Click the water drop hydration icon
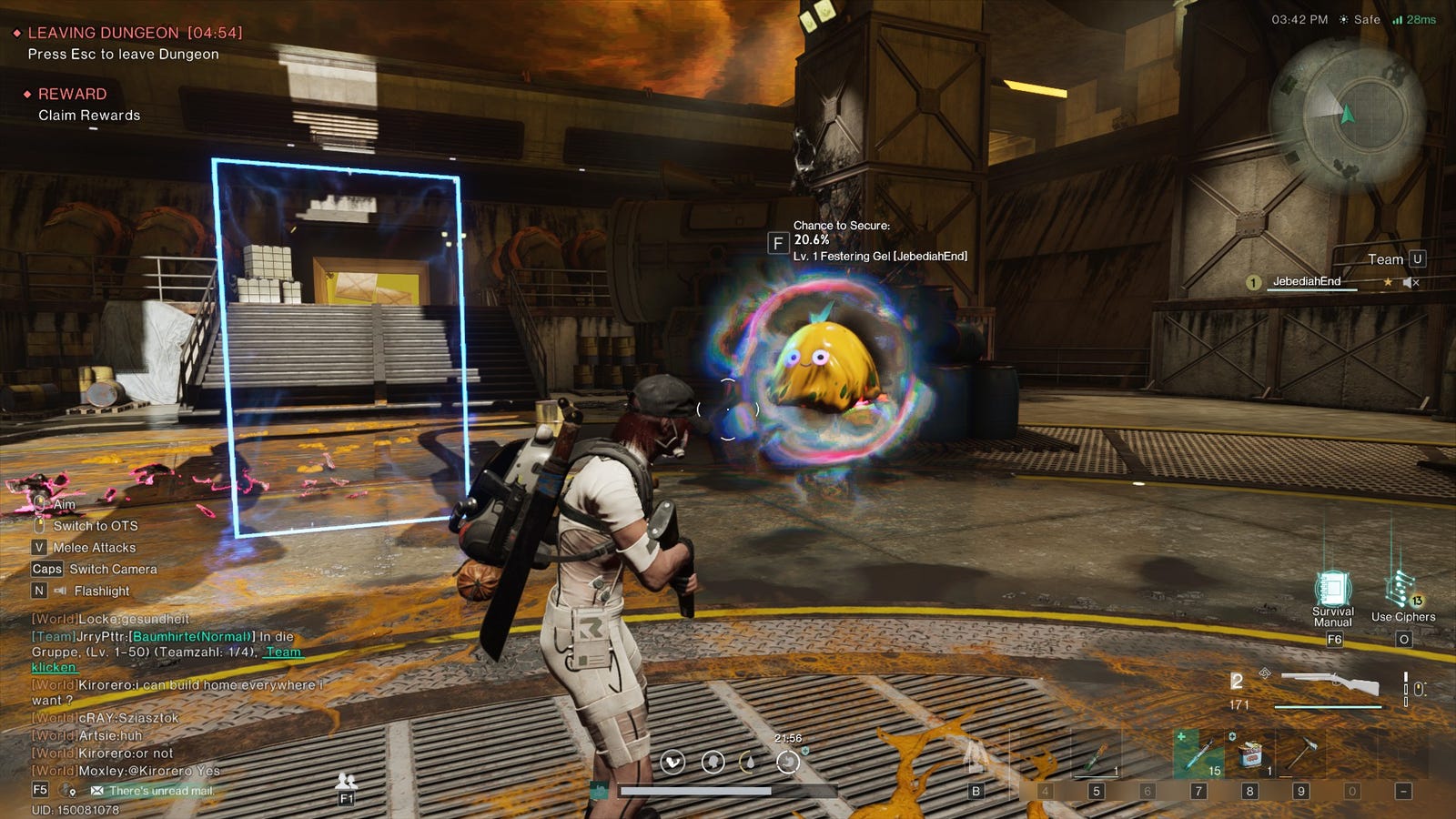This screenshot has height=819, width=1456. tap(748, 762)
